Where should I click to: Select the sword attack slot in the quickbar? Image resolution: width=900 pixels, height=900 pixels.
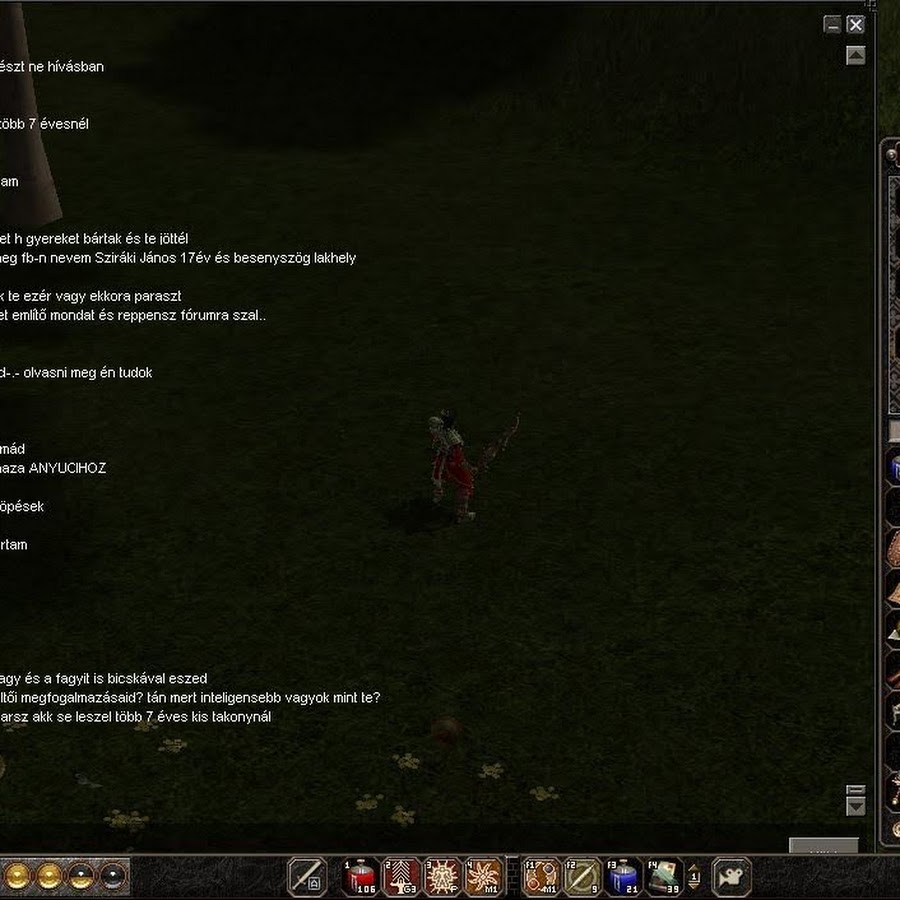pos(307,877)
